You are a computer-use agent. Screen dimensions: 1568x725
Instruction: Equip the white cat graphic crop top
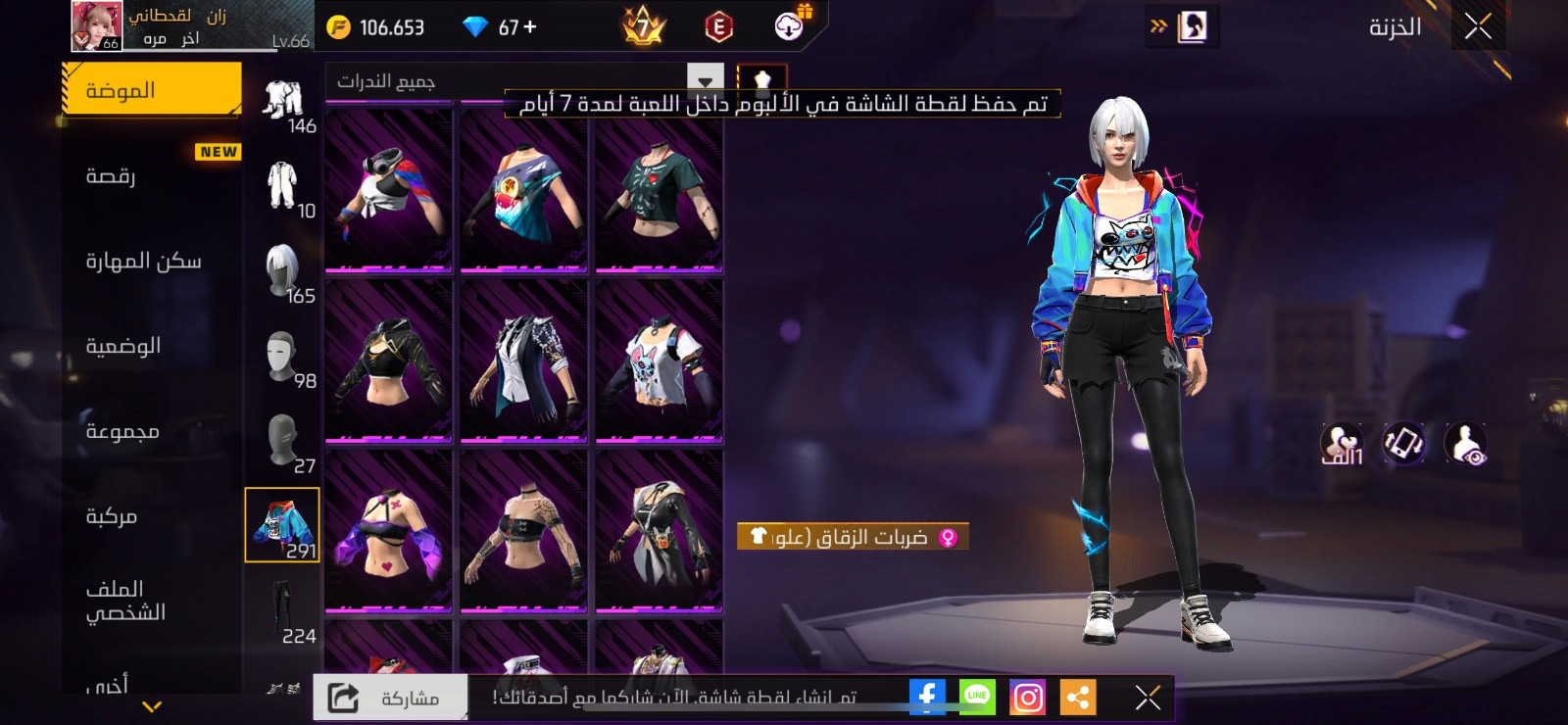click(x=659, y=361)
